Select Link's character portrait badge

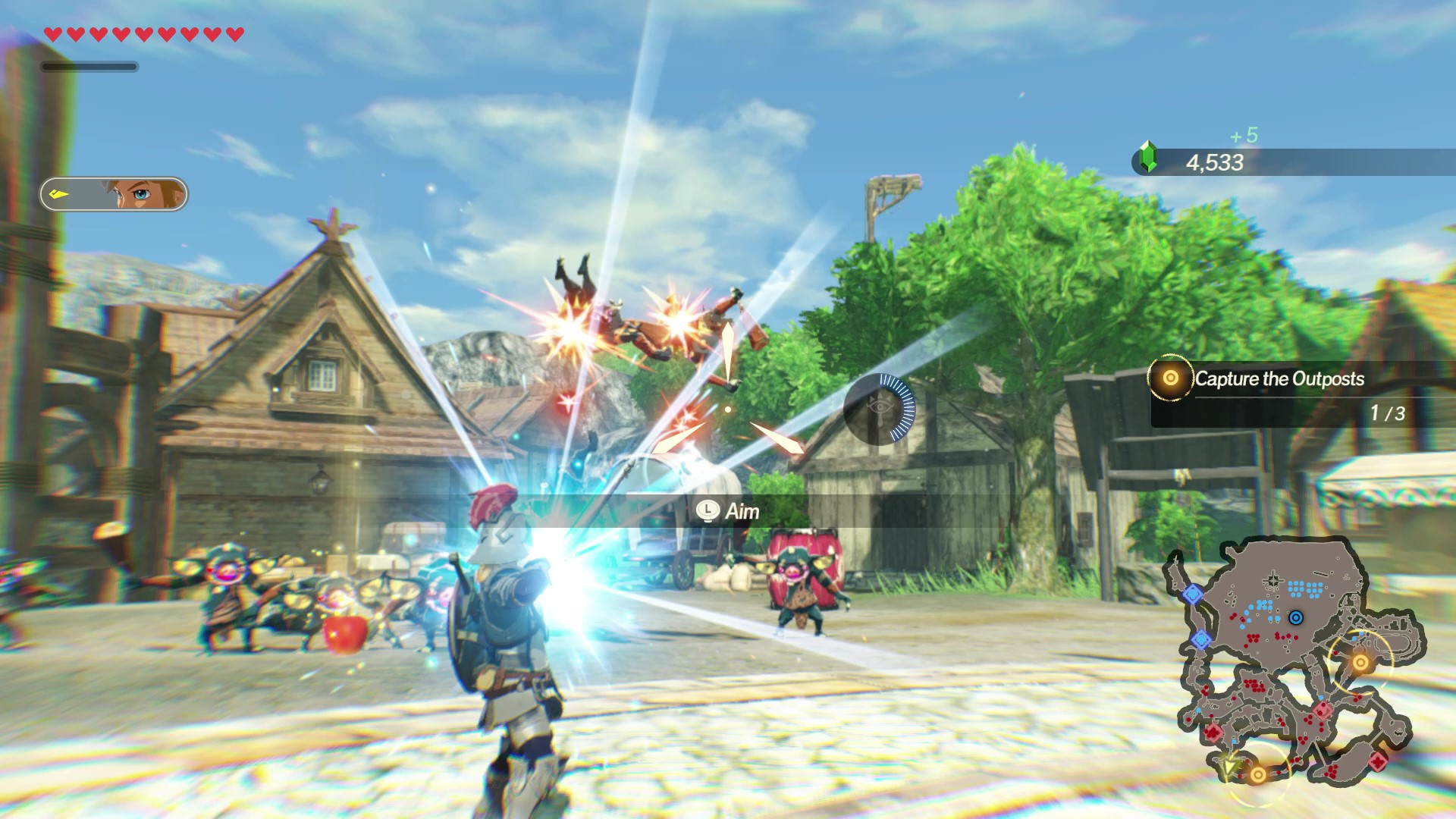coord(114,194)
